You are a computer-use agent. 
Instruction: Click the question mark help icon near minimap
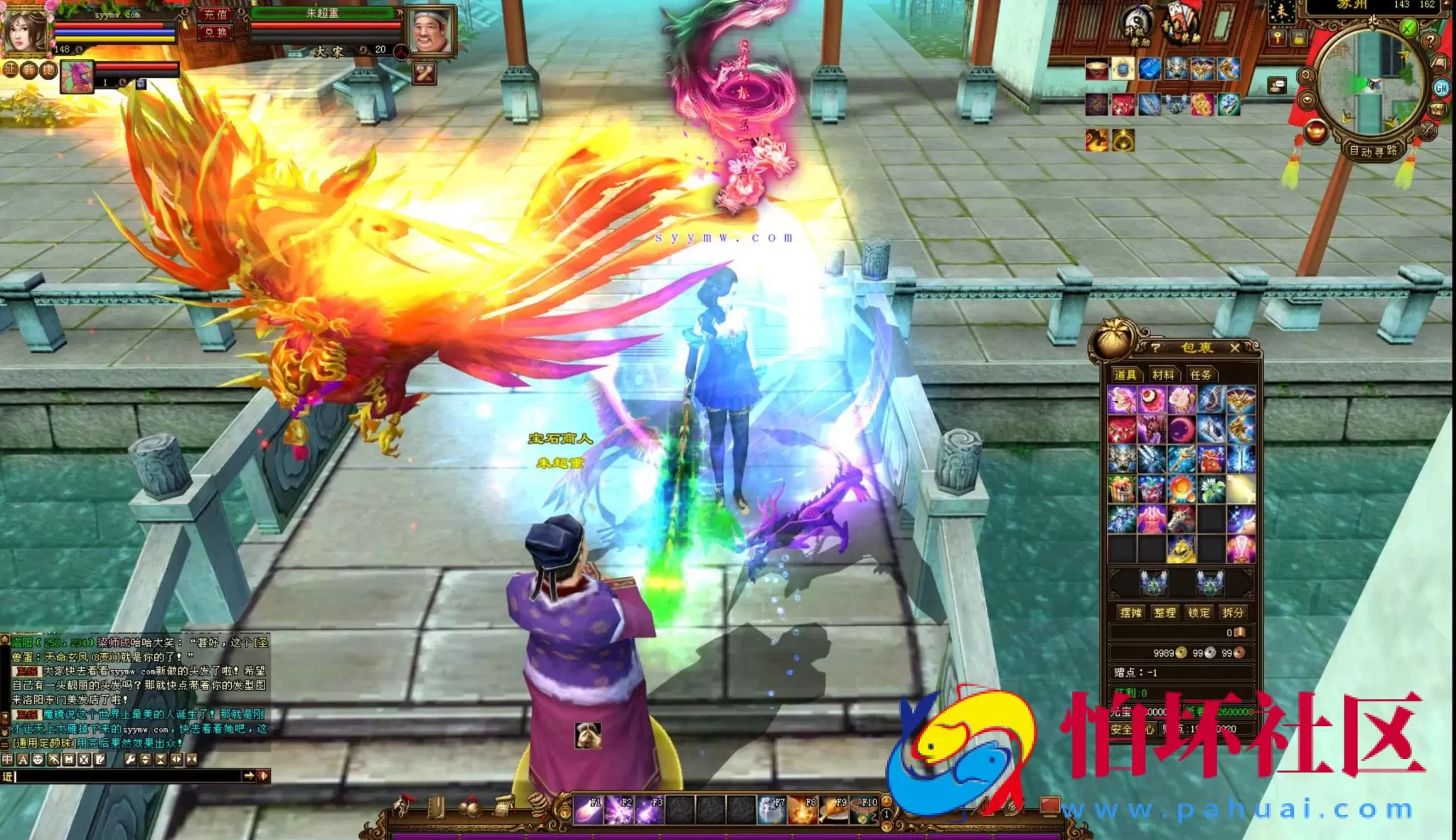coord(1430,41)
